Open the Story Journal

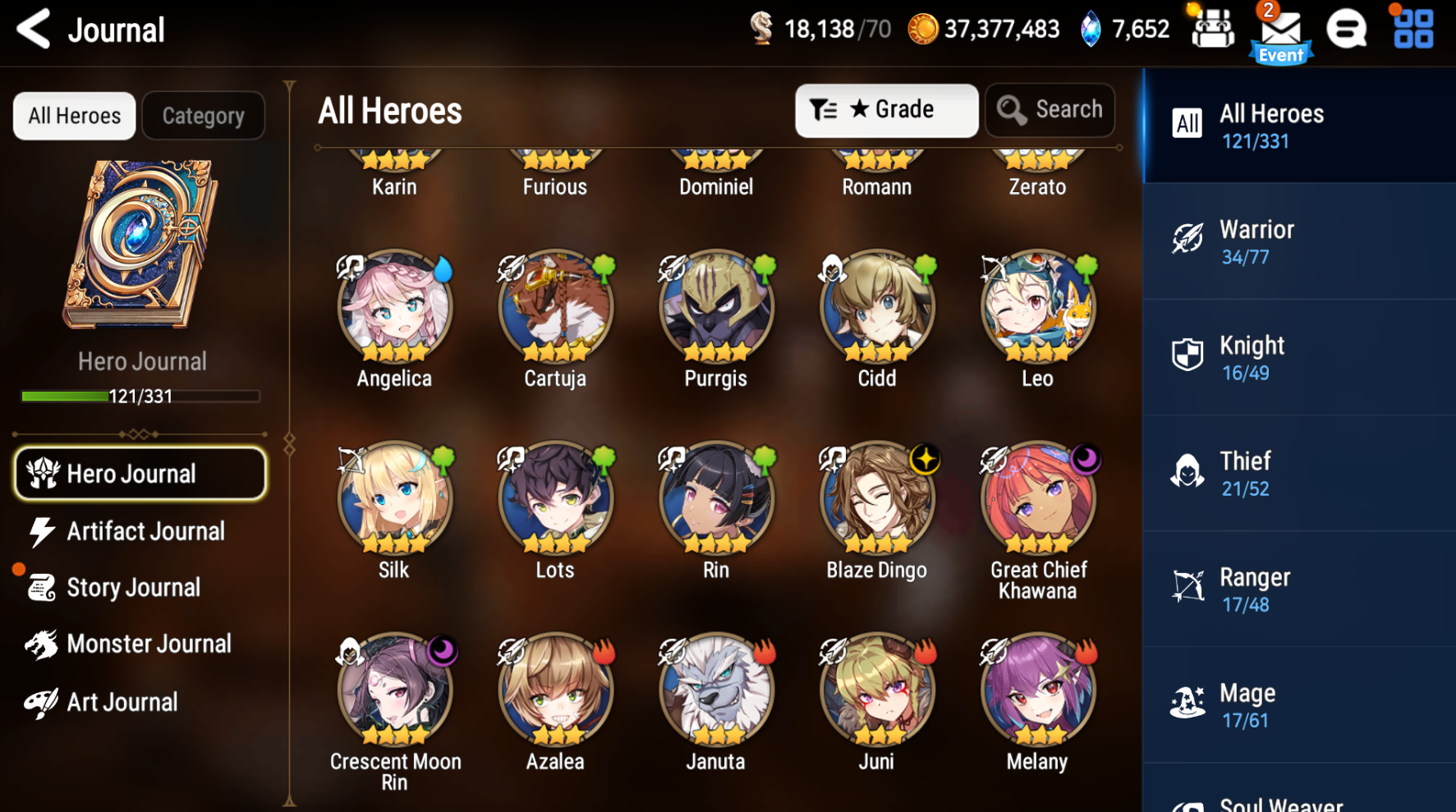click(x=133, y=587)
